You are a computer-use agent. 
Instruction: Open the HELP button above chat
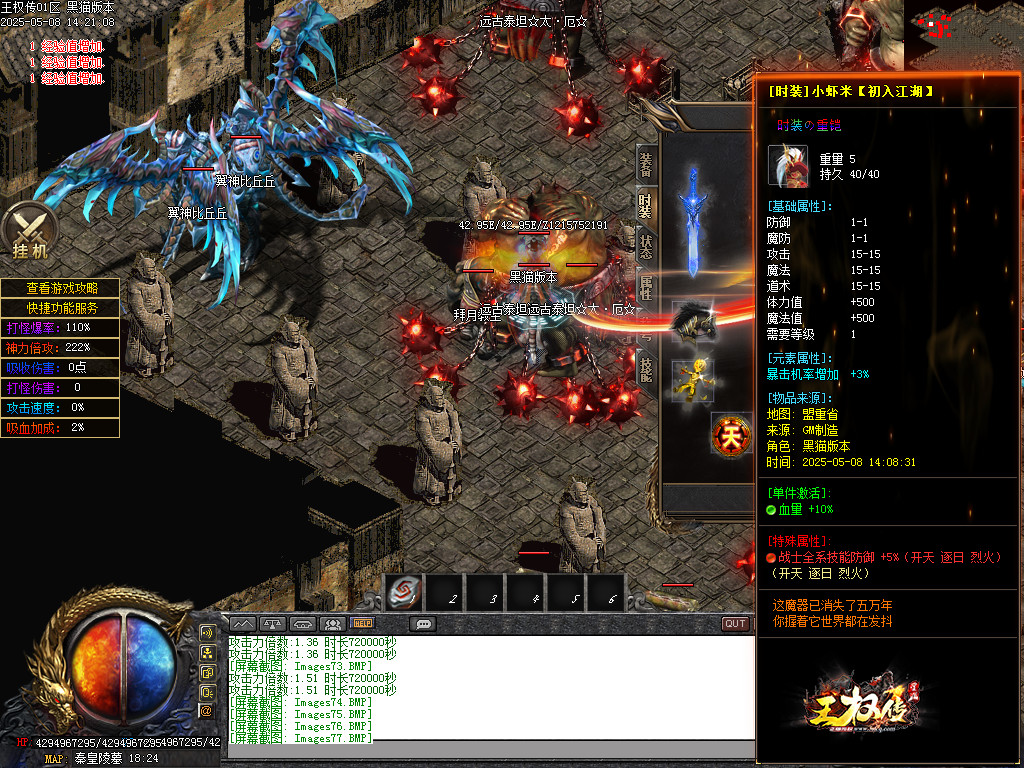point(362,624)
